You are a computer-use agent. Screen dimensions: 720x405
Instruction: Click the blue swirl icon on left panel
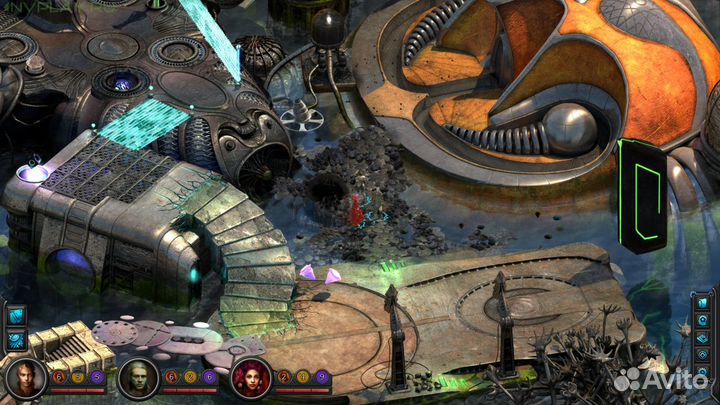pyautogui.click(x=16, y=339)
